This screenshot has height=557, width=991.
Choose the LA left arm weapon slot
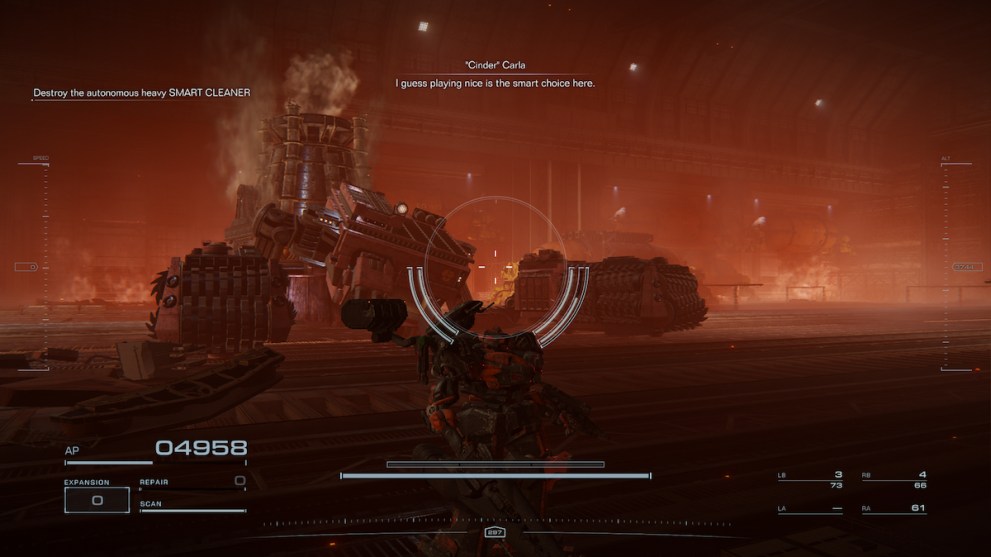[x=811, y=509]
